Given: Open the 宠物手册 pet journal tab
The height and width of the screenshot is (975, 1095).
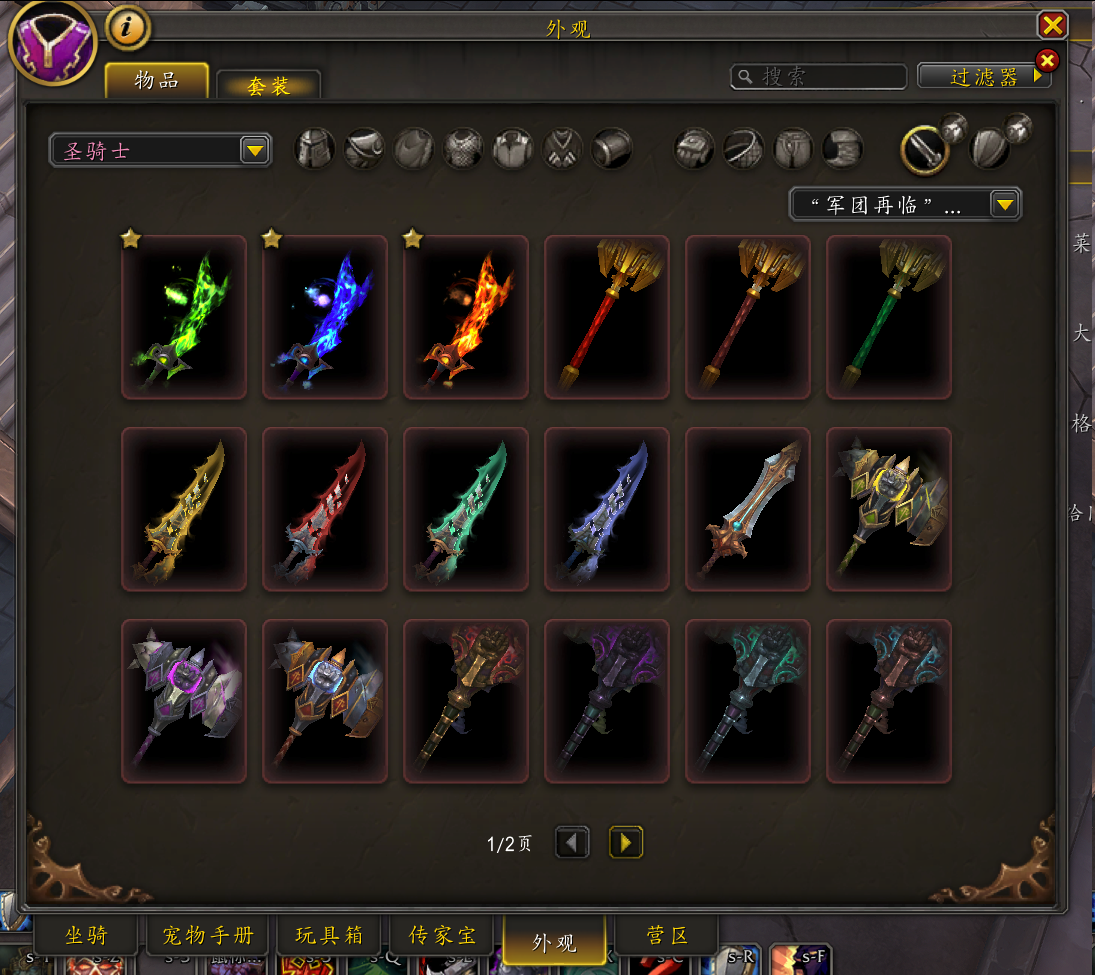Looking at the screenshot, I should (x=208, y=937).
